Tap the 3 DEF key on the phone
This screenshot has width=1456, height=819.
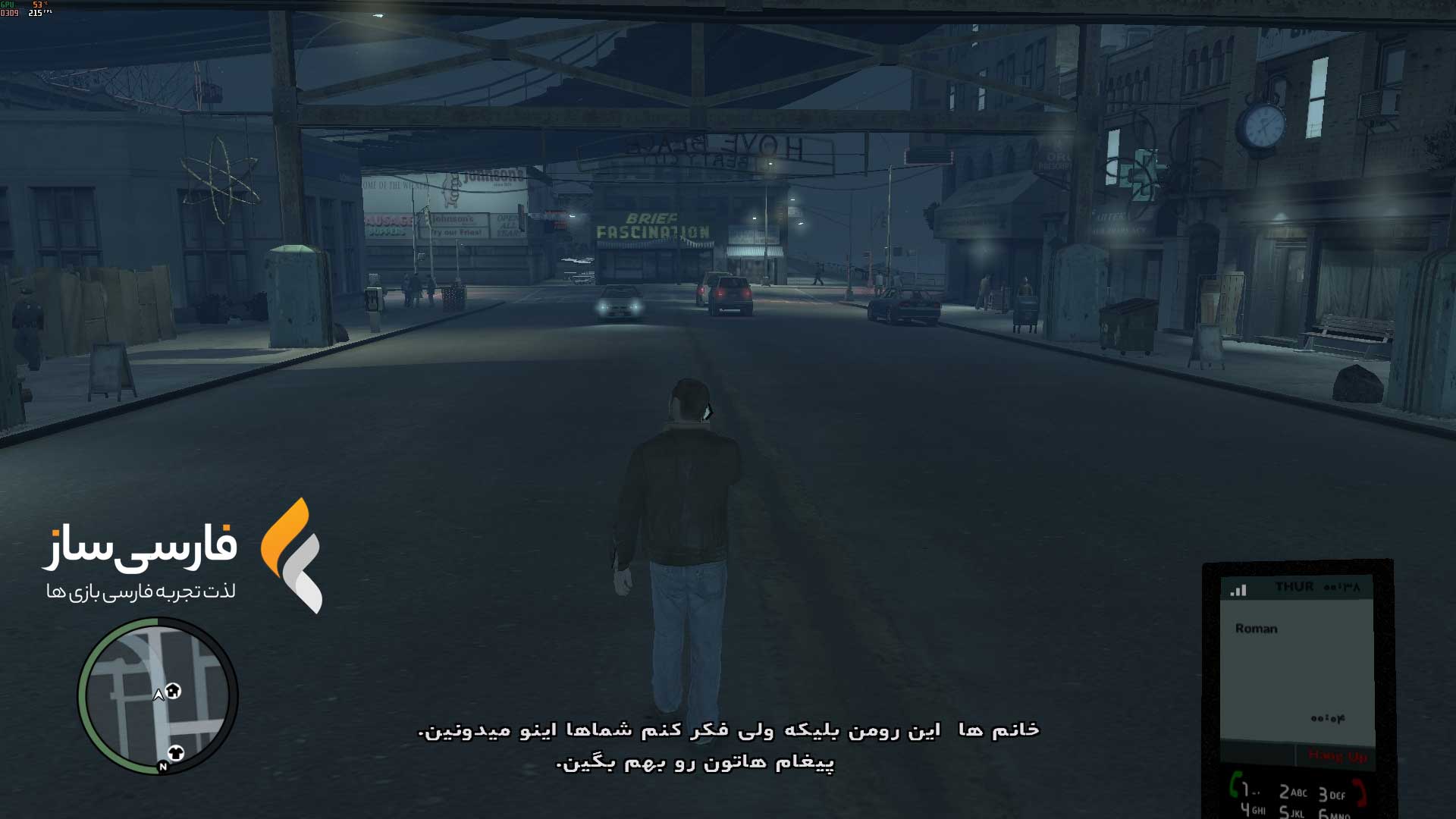[x=1332, y=795]
